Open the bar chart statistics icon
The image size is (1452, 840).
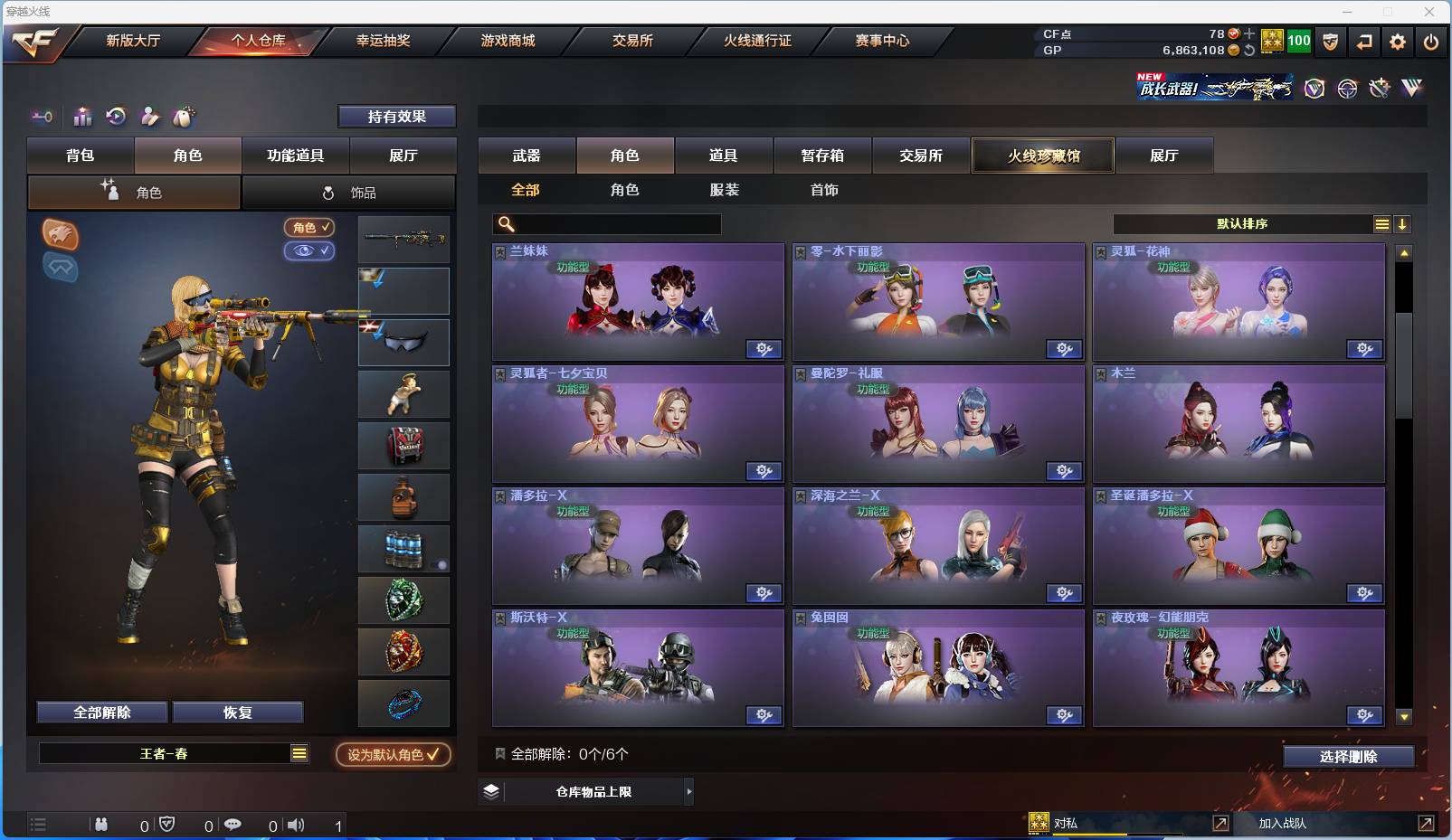[82, 117]
